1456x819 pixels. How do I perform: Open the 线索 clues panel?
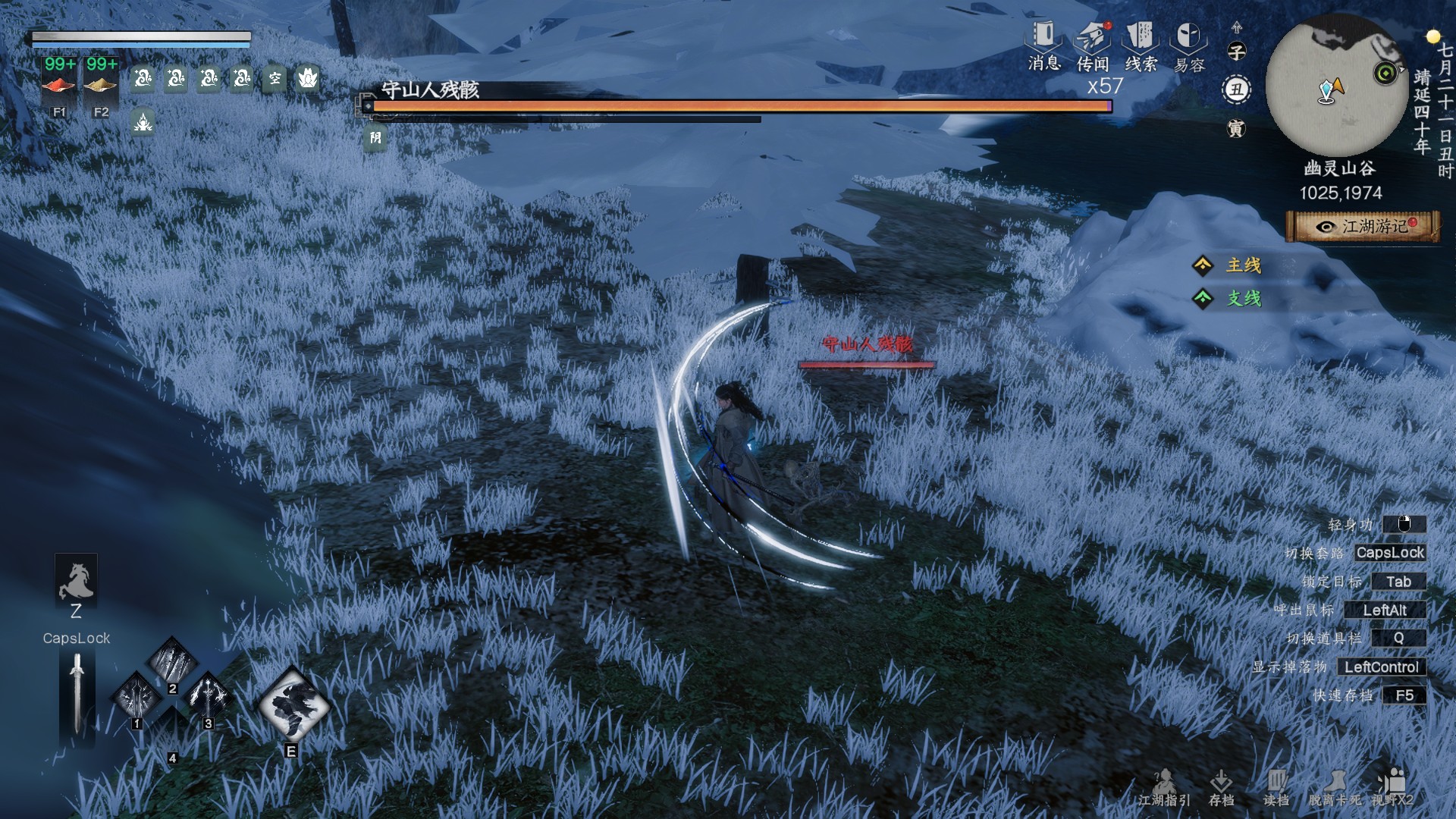pyautogui.click(x=1140, y=45)
